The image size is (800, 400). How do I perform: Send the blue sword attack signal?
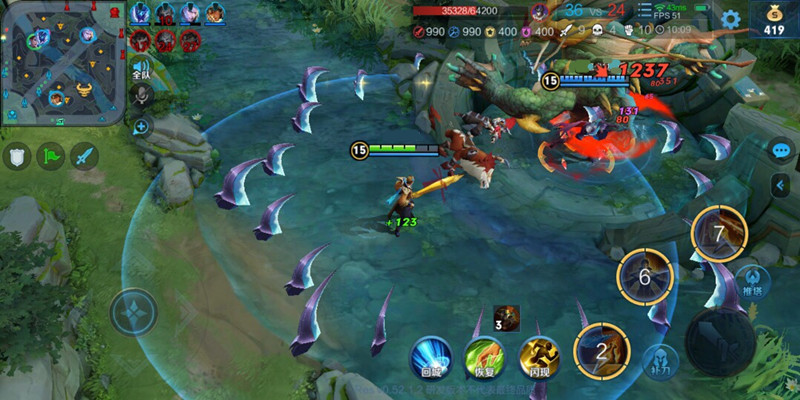point(84,156)
